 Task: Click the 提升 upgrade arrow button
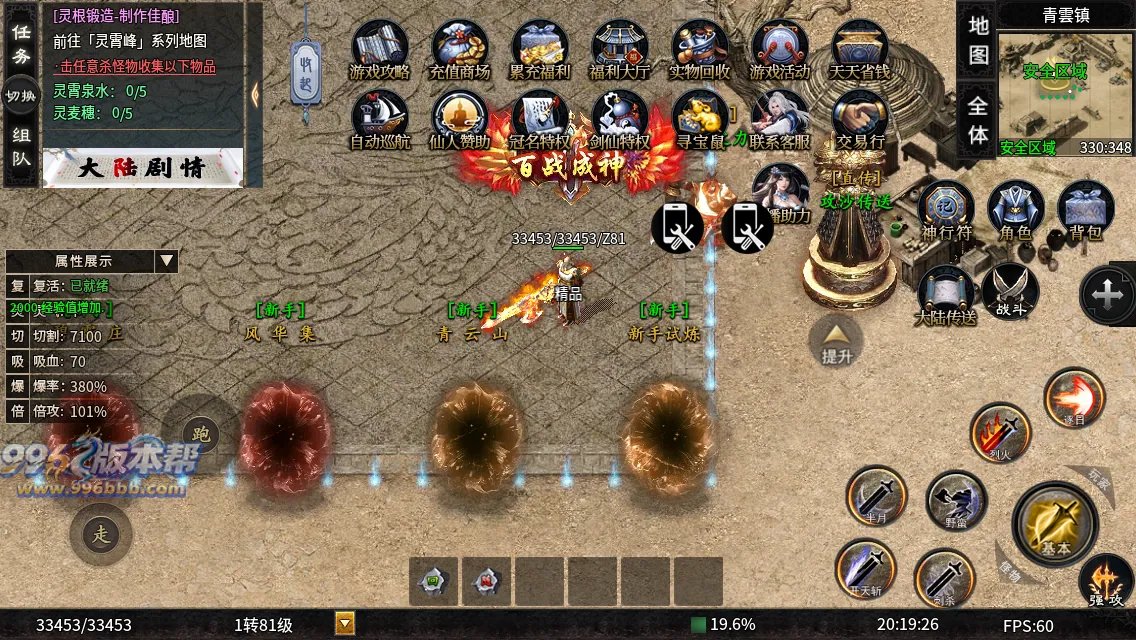(x=836, y=340)
